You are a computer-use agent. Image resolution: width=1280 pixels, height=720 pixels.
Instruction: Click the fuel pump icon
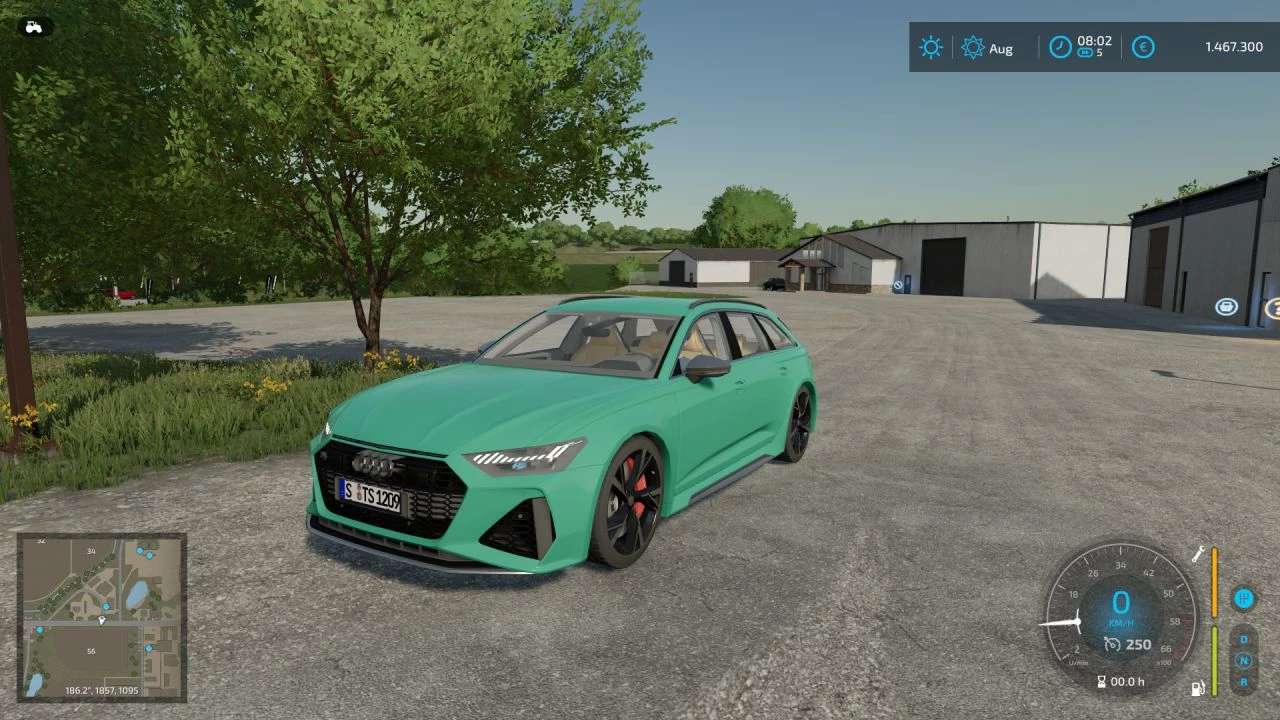(x=1197, y=688)
